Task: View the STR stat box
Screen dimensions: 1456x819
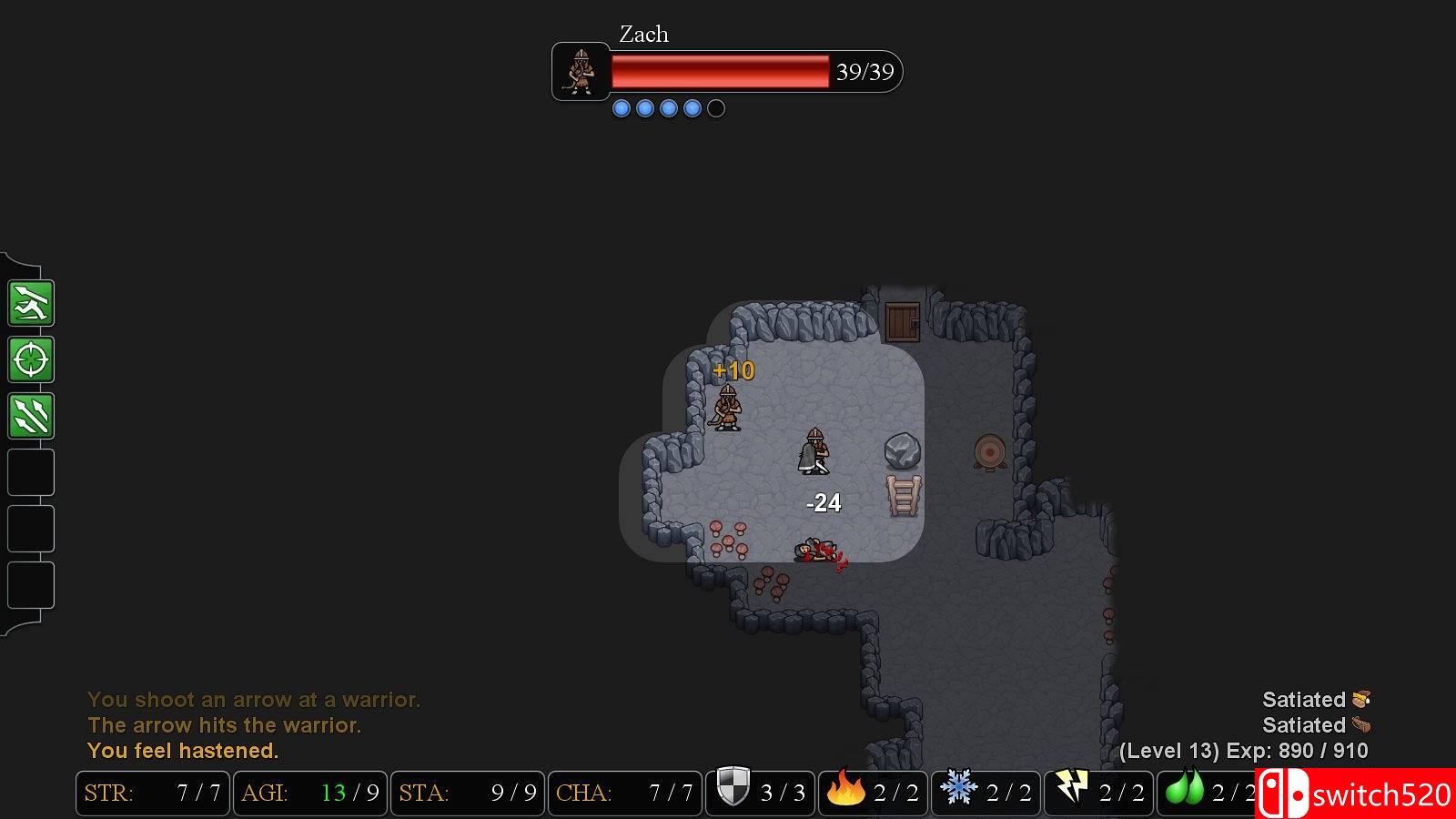Action: click(153, 793)
